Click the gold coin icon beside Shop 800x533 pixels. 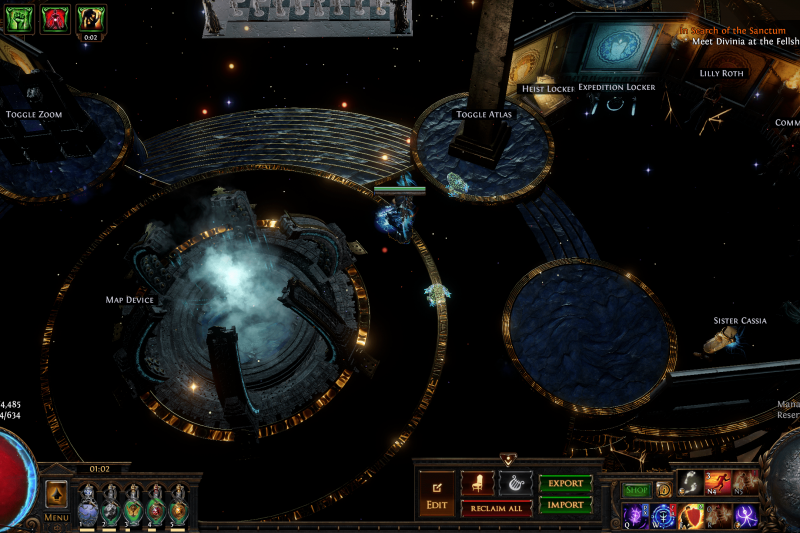point(663,490)
